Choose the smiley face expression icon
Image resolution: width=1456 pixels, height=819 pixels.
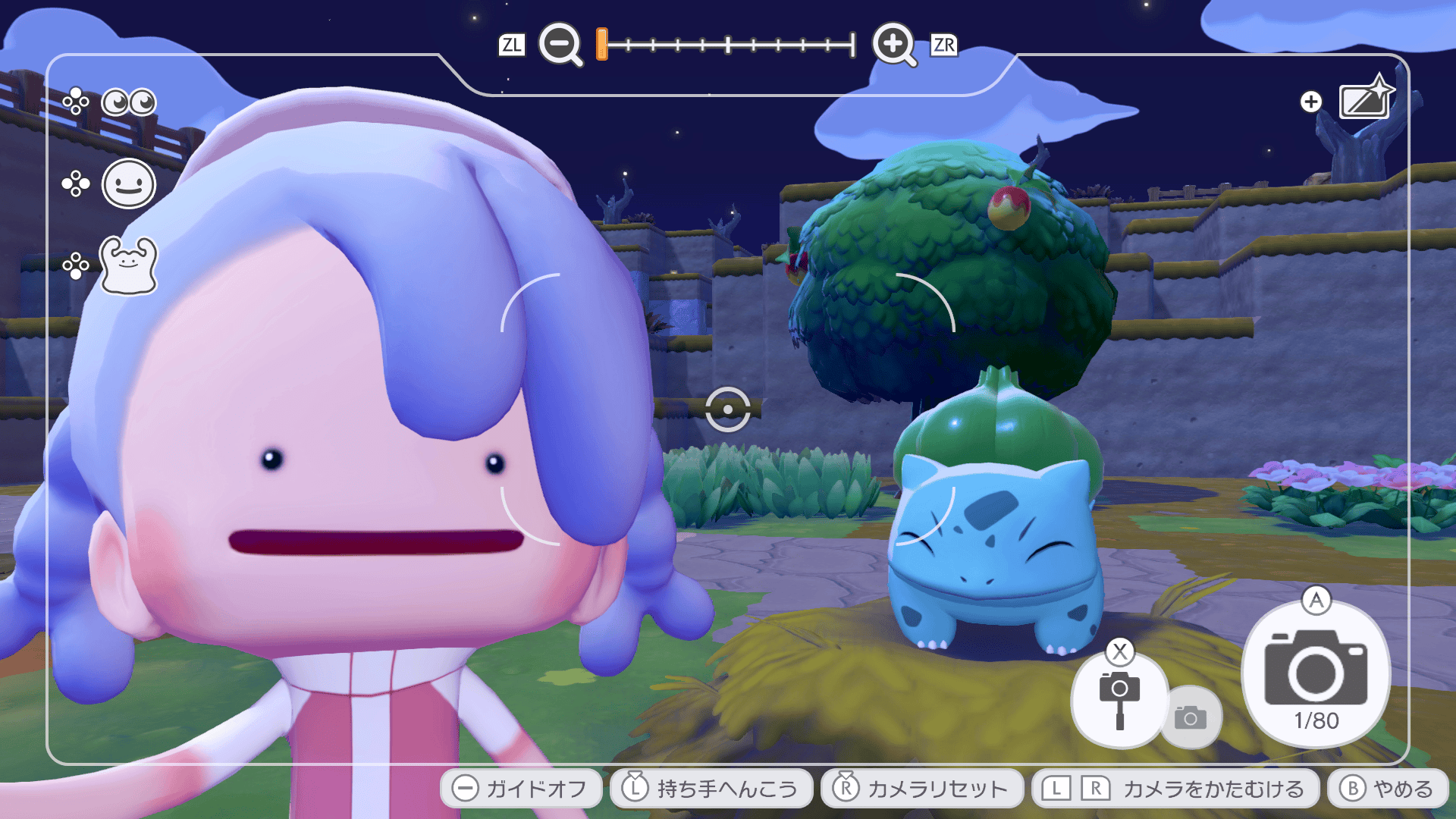(128, 184)
